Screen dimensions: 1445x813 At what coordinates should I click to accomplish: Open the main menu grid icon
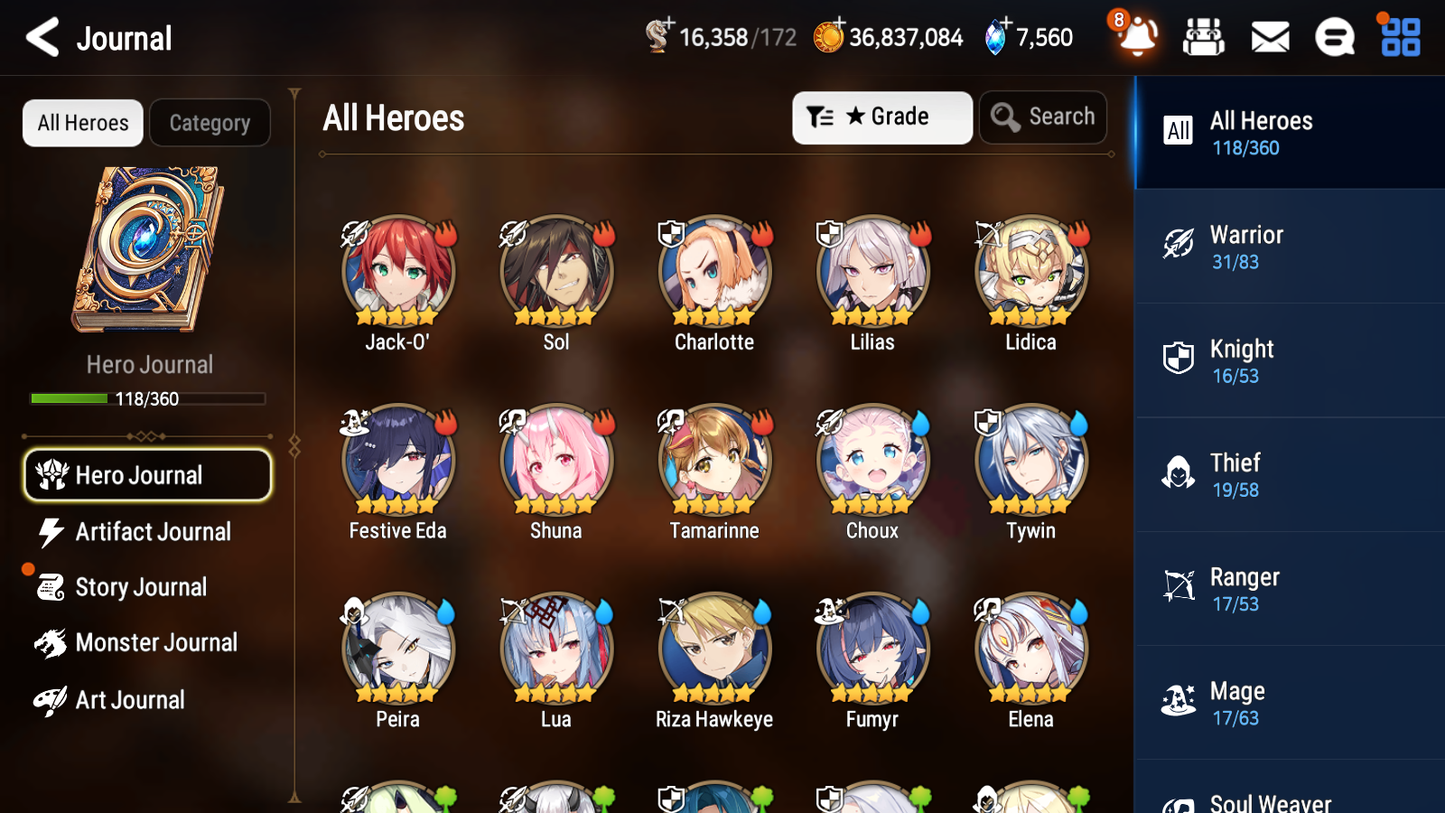1399,36
